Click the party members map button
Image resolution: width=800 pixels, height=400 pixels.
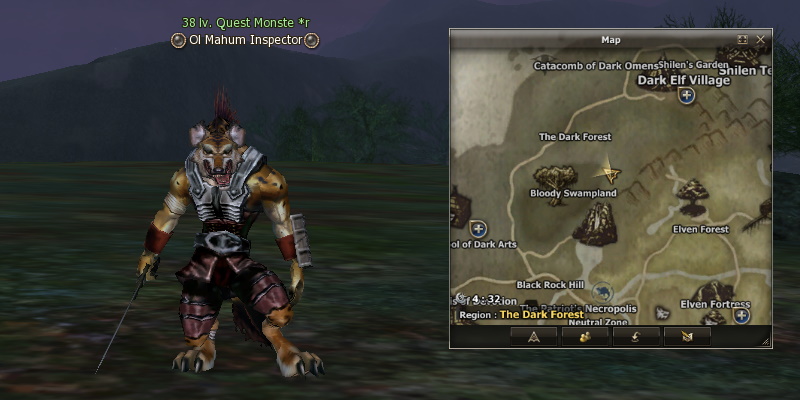point(584,336)
